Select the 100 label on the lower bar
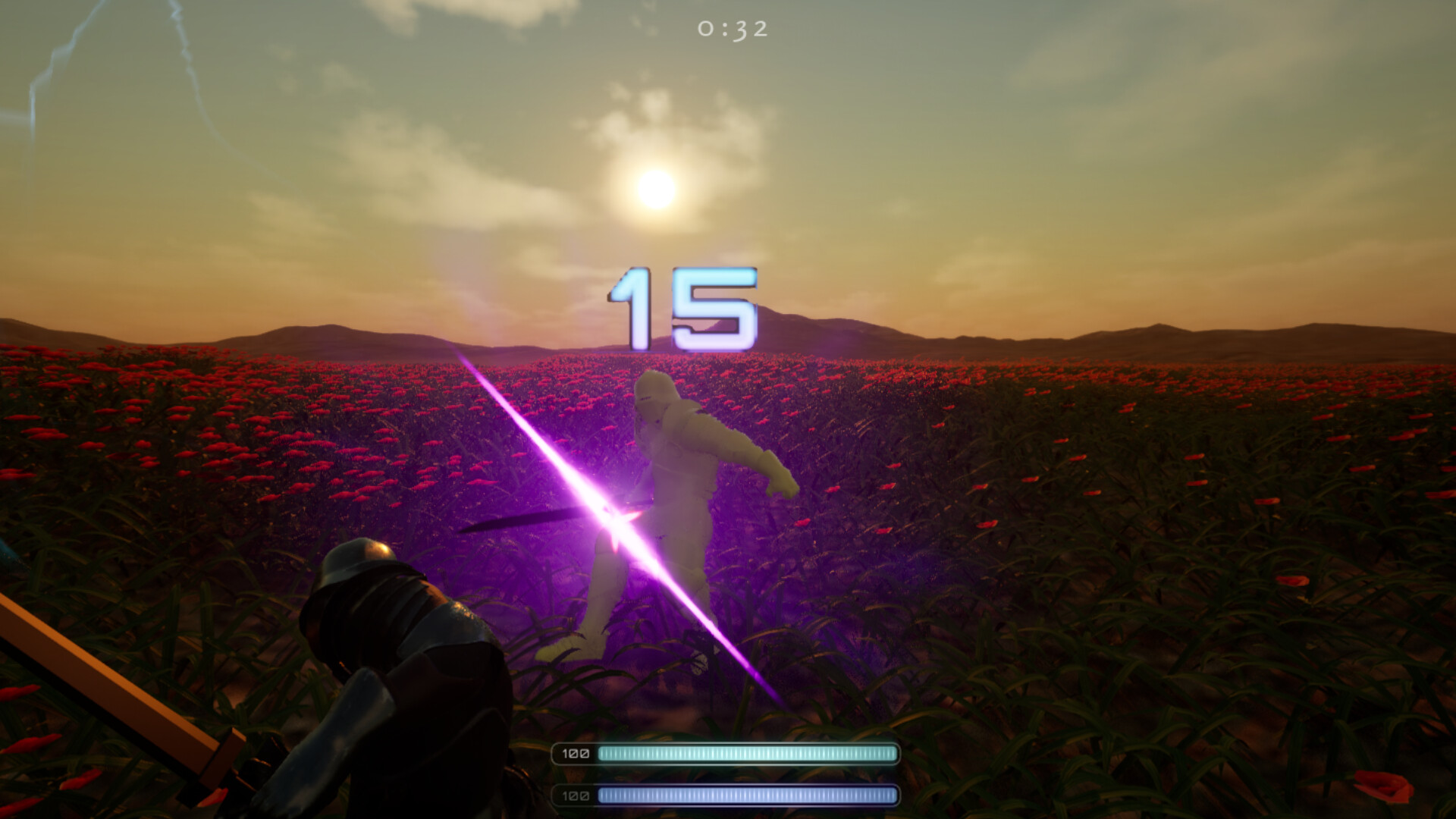The width and height of the screenshot is (1456, 819). point(576,798)
